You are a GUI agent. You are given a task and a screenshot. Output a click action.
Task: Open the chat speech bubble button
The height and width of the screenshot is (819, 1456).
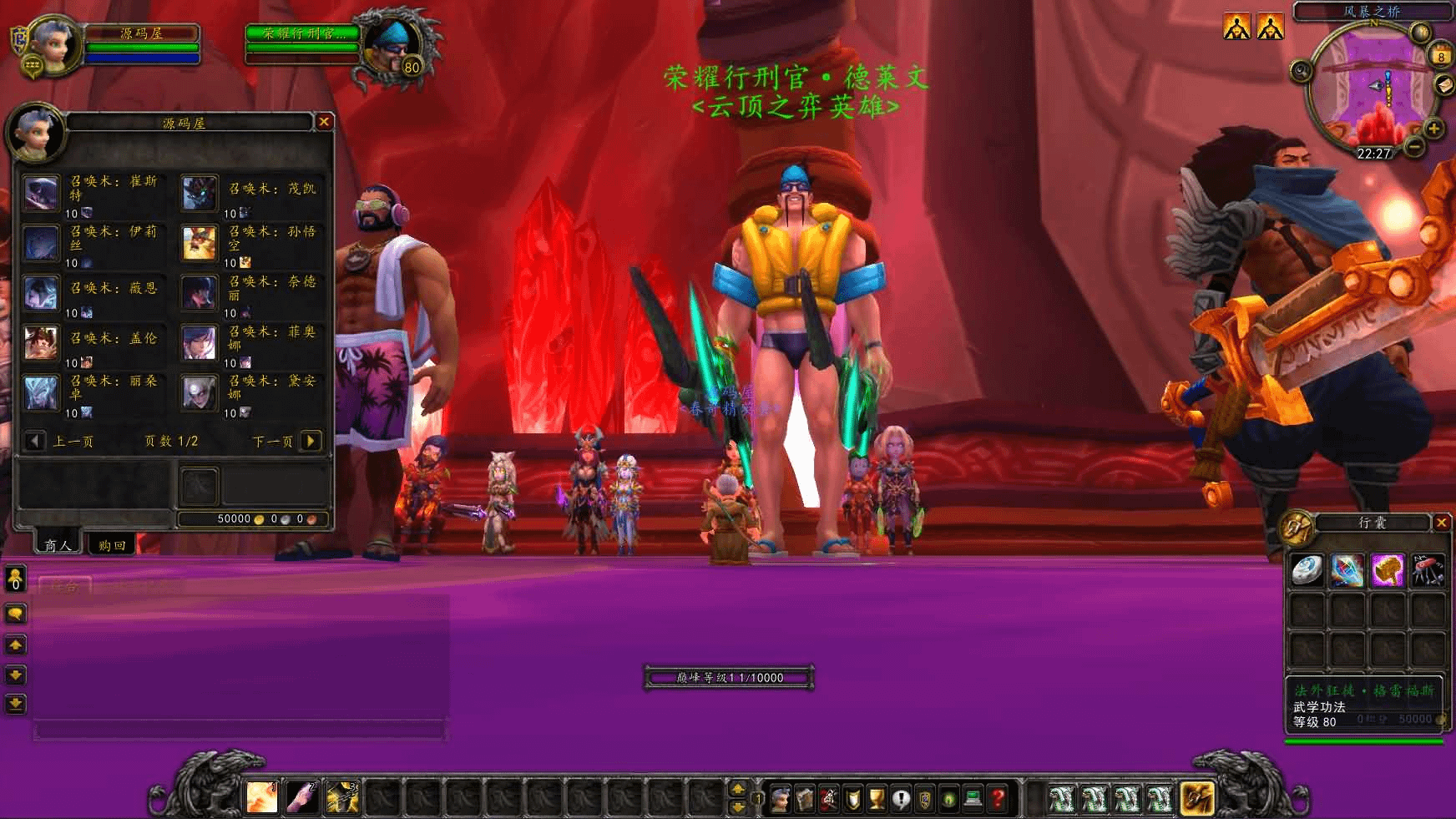(x=15, y=614)
